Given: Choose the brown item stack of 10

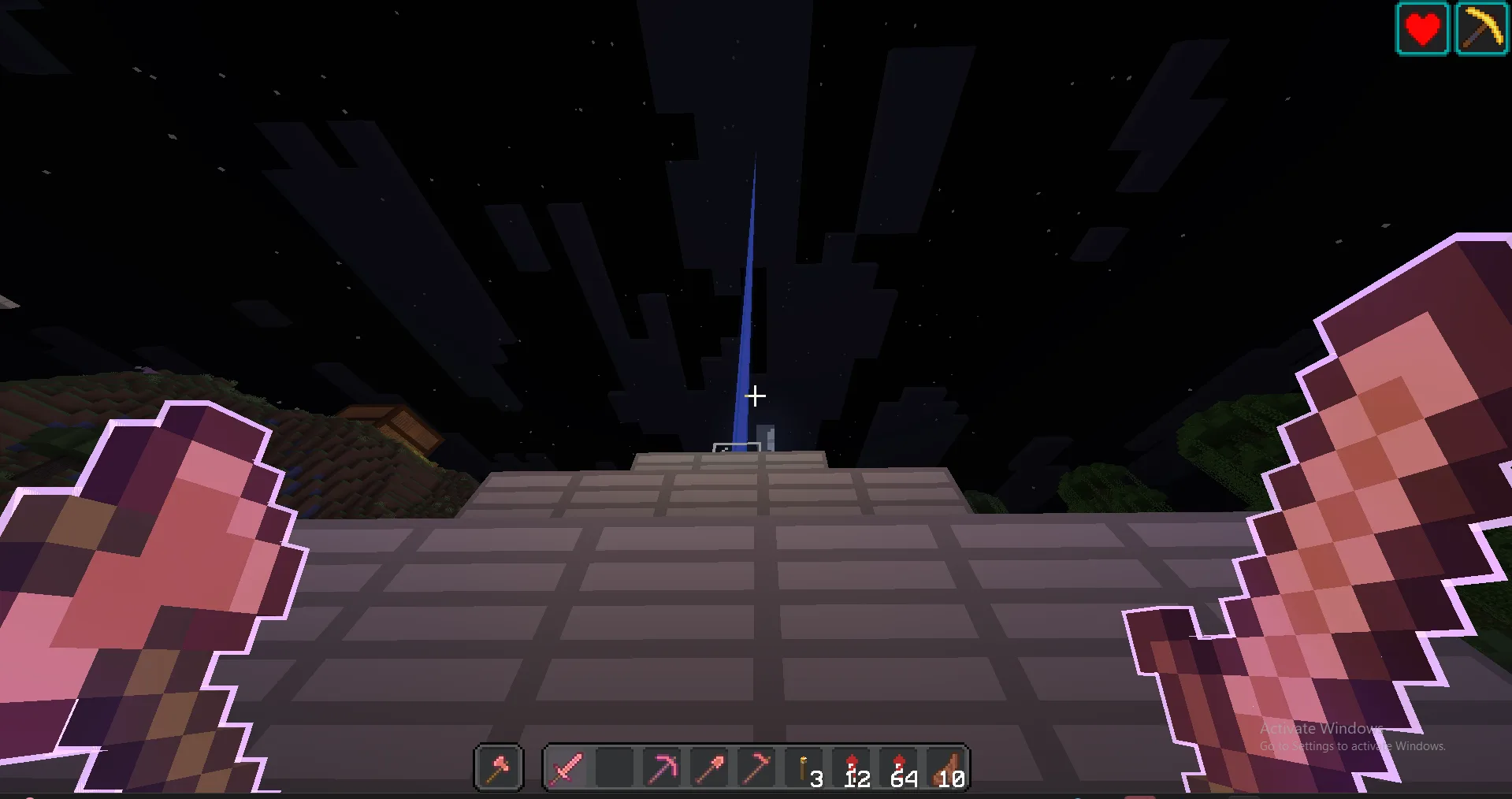Looking at the screenshot, I should coord(947,767).
